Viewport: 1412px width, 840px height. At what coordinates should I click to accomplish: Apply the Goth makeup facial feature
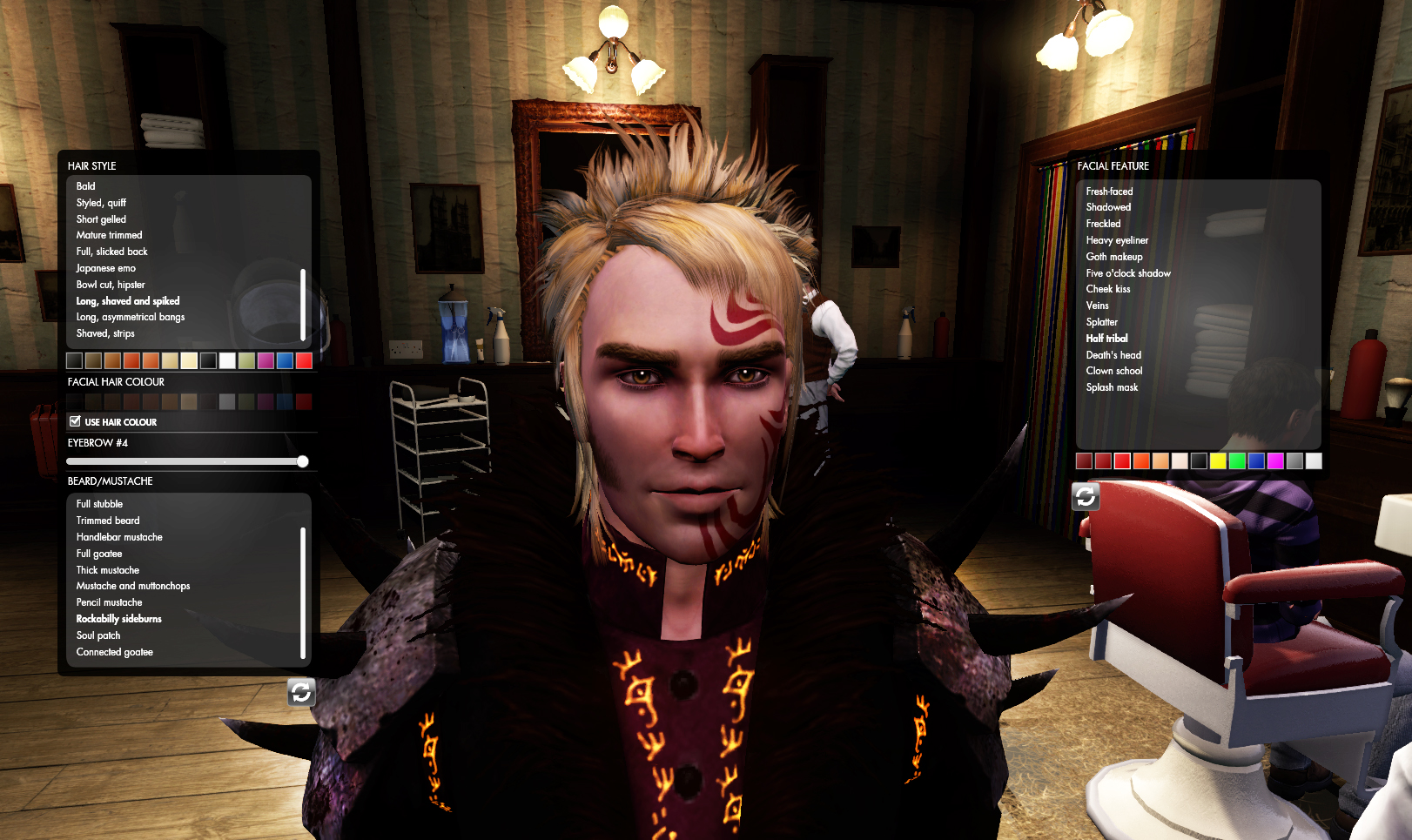tap(1114, 256)
